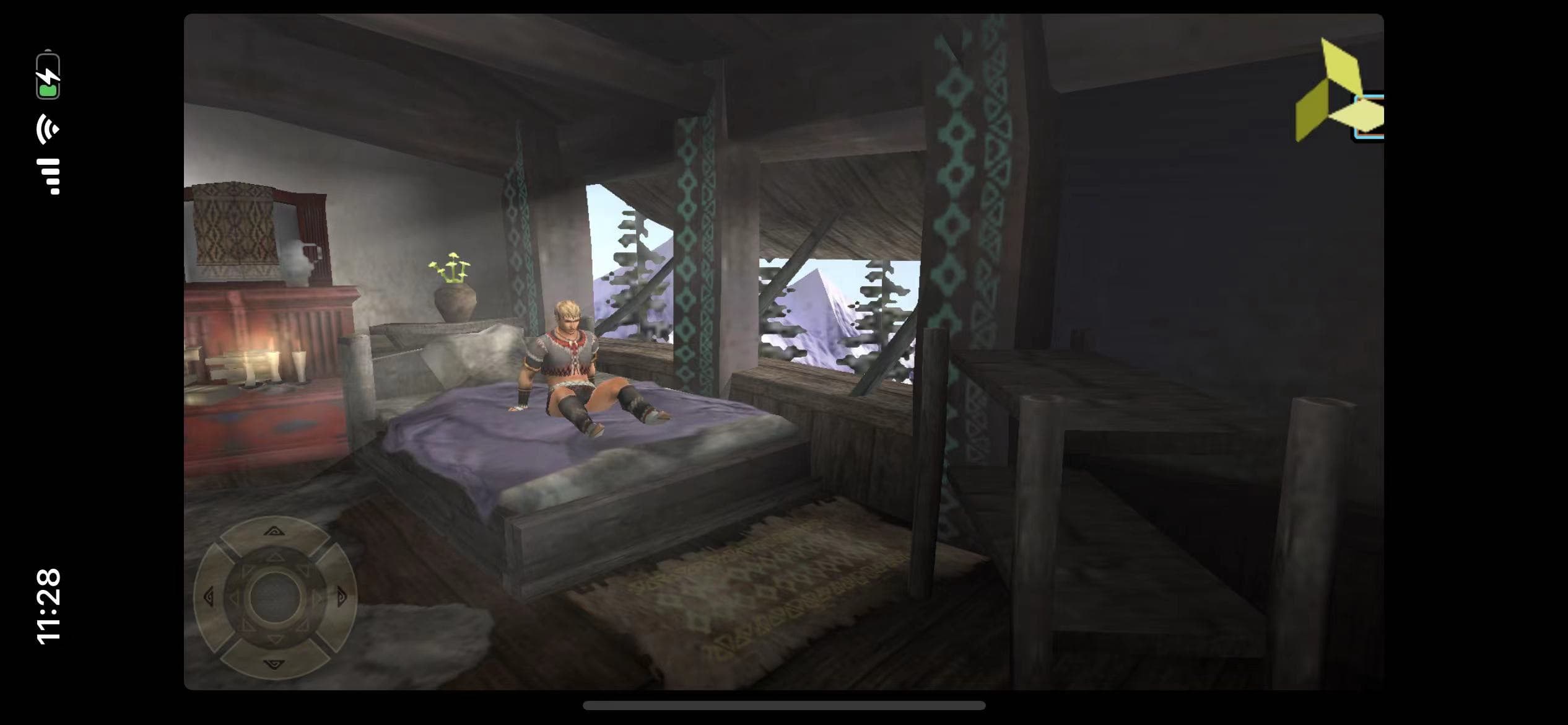Tap the down arrow on the virtual d-pad
This screenshot has height=725, width=1568.
pos(274,664)
